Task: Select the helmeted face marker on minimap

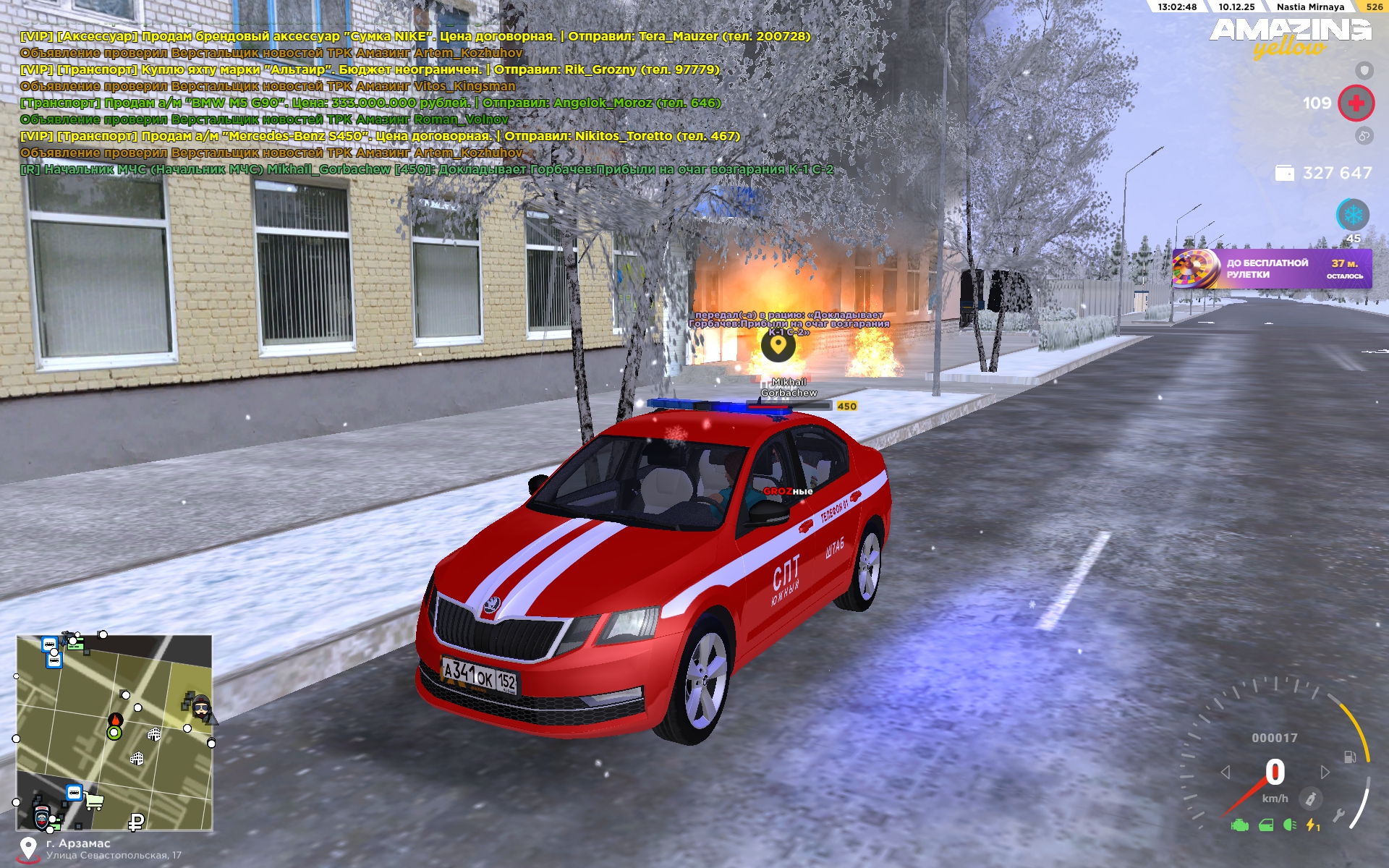Action: tap(201, 705)
